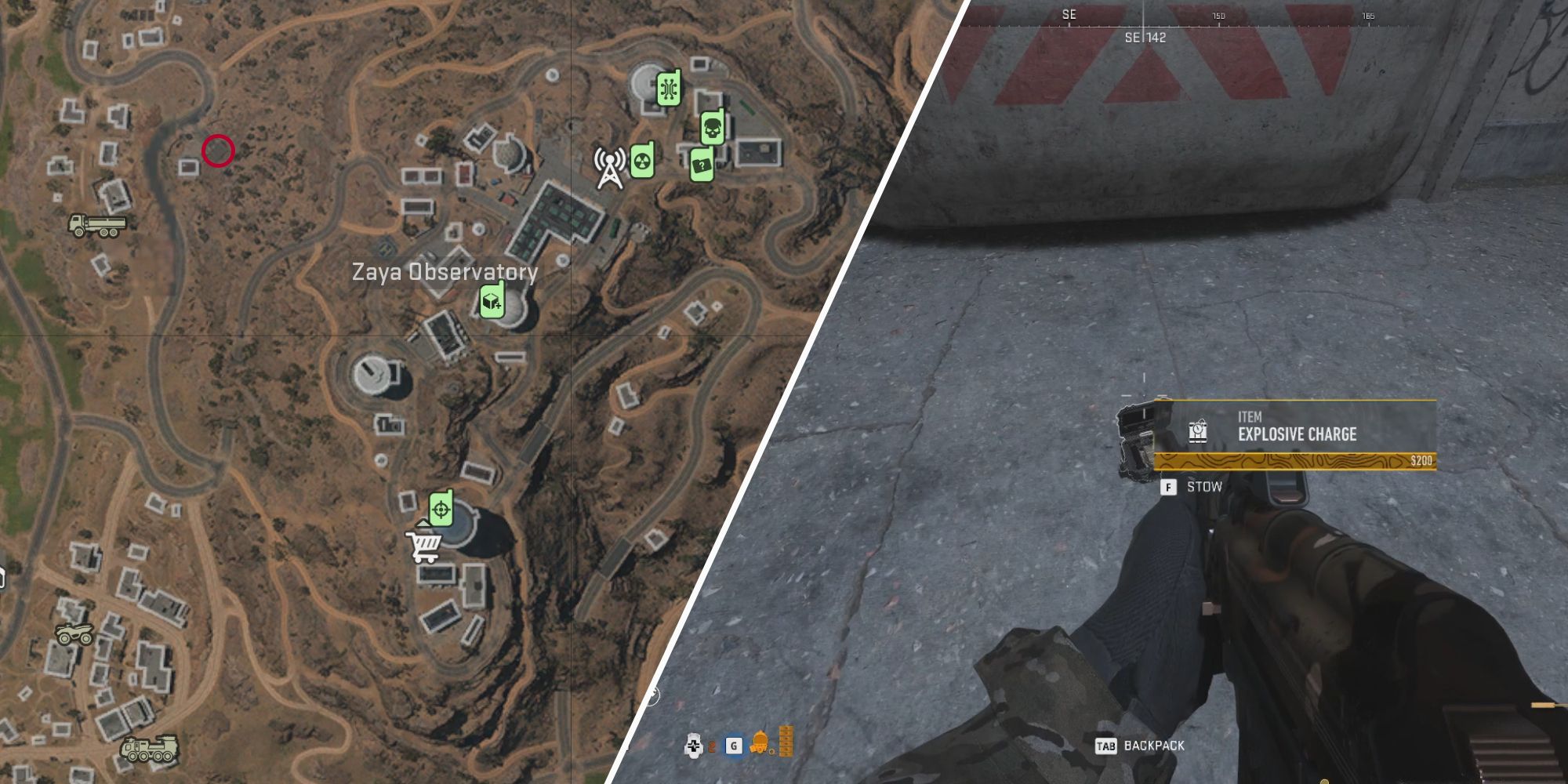
Task: Click the armor plate icon in the hotbar
Action: (693, 746)
